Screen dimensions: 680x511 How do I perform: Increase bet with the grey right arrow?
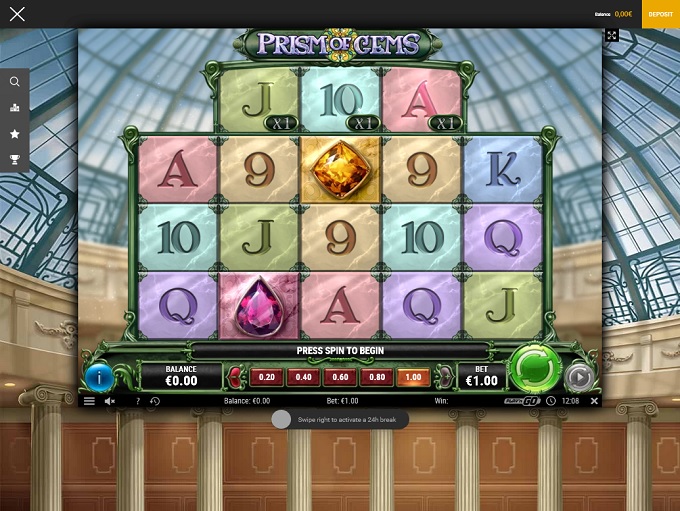click(x=444, y=377)
